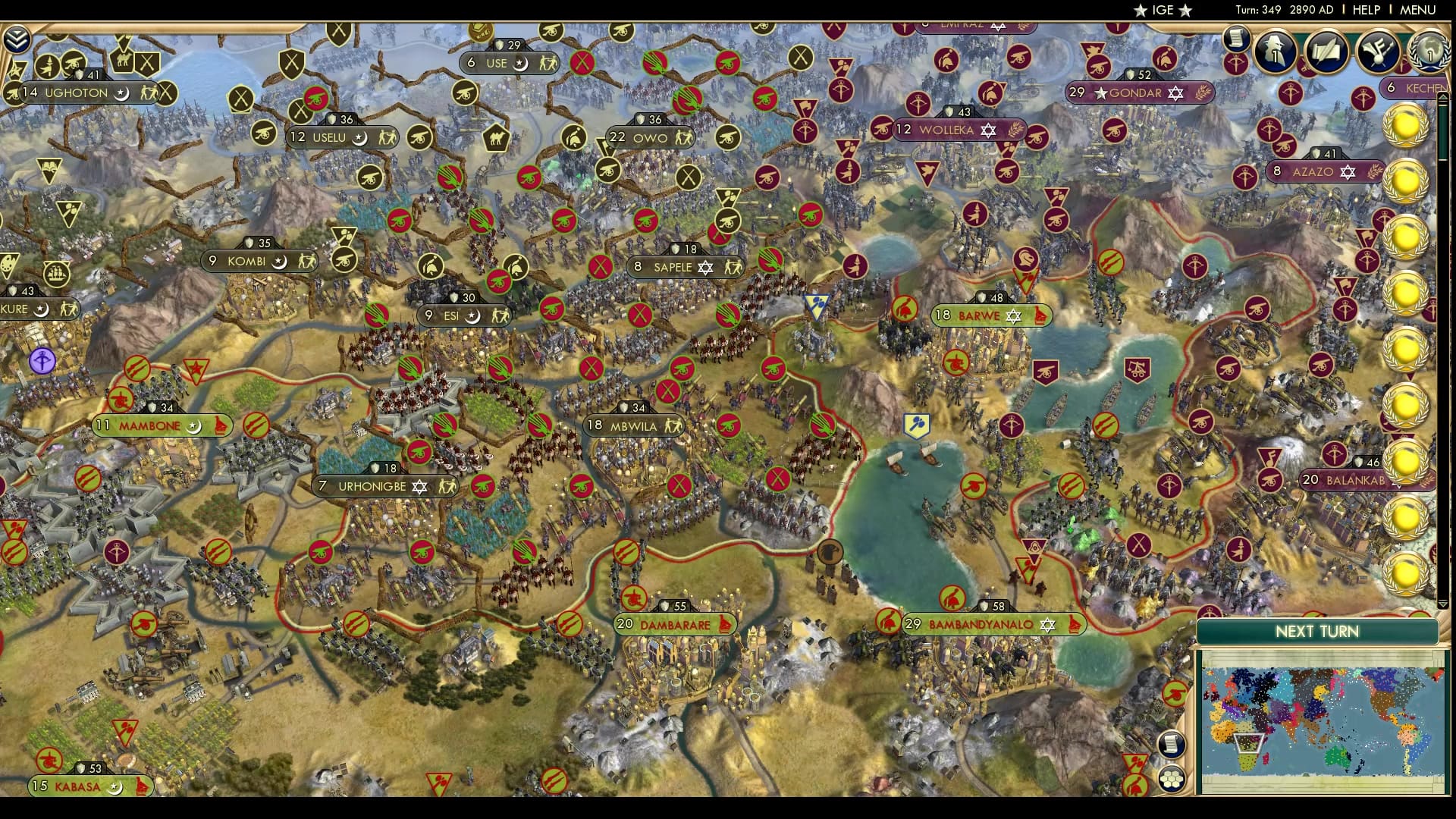Open the MENU item in the top bar
This screenshot has height=819, width=1456.
tap(1418, 10)
